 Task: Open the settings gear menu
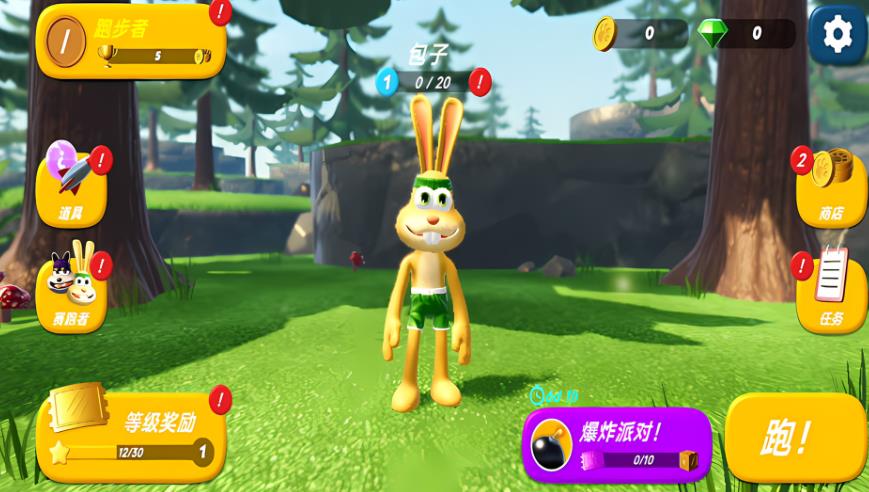click(837, 35)
